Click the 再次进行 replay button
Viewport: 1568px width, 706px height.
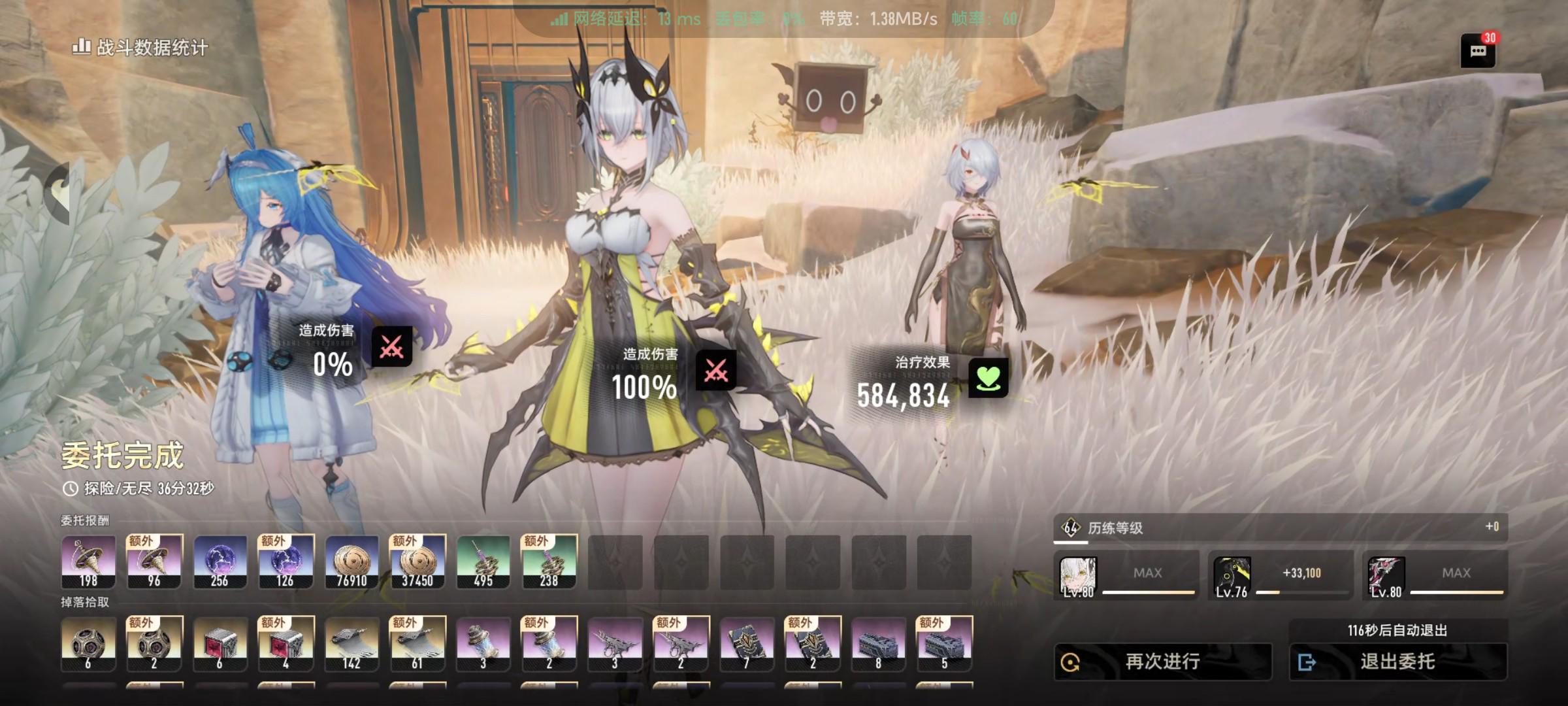[1162, 662]
